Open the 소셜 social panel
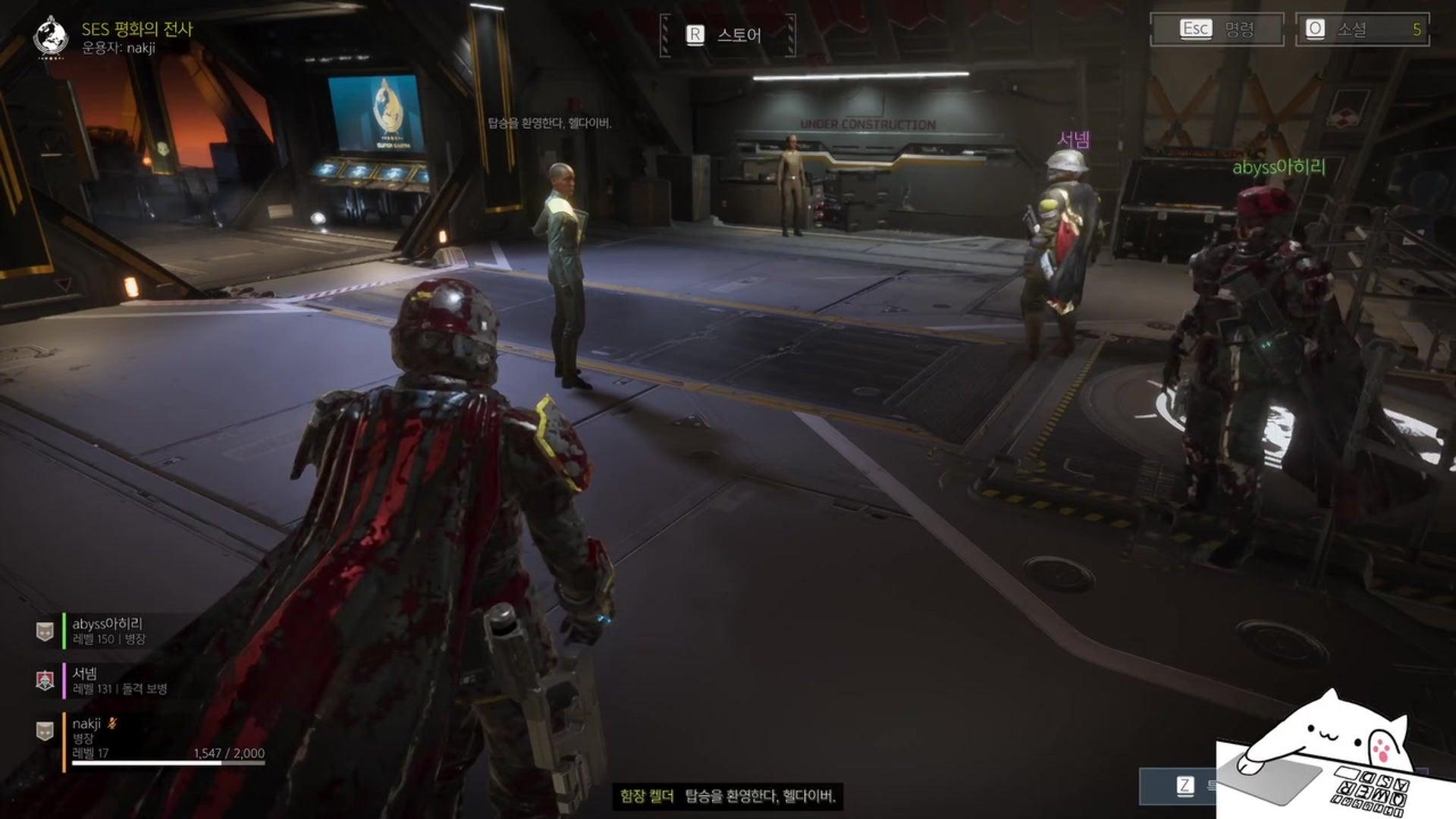Screen dimensions: 1456x819 pos(1362,30)
